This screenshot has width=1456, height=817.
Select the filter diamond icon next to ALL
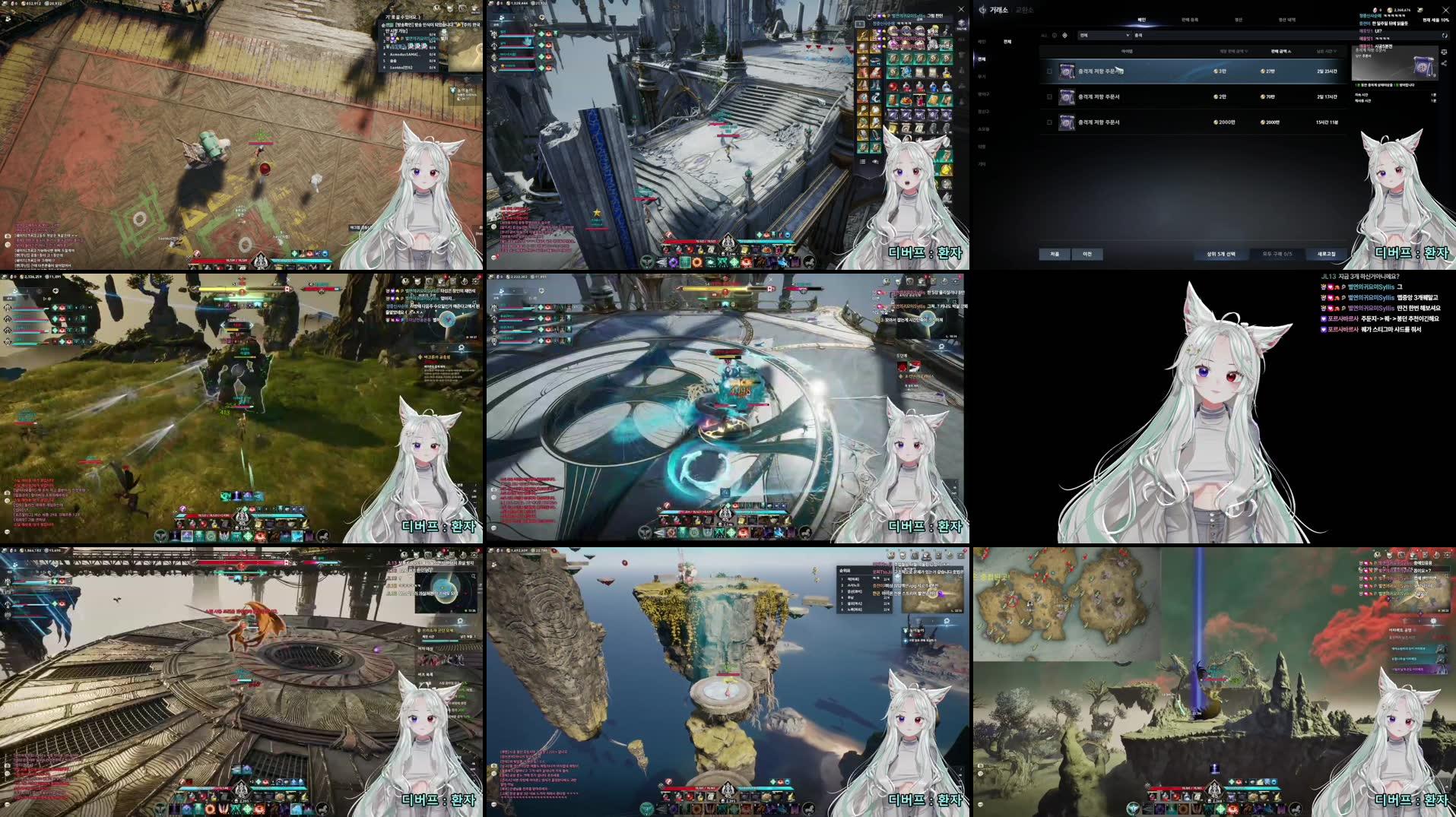click(1064, 36)
